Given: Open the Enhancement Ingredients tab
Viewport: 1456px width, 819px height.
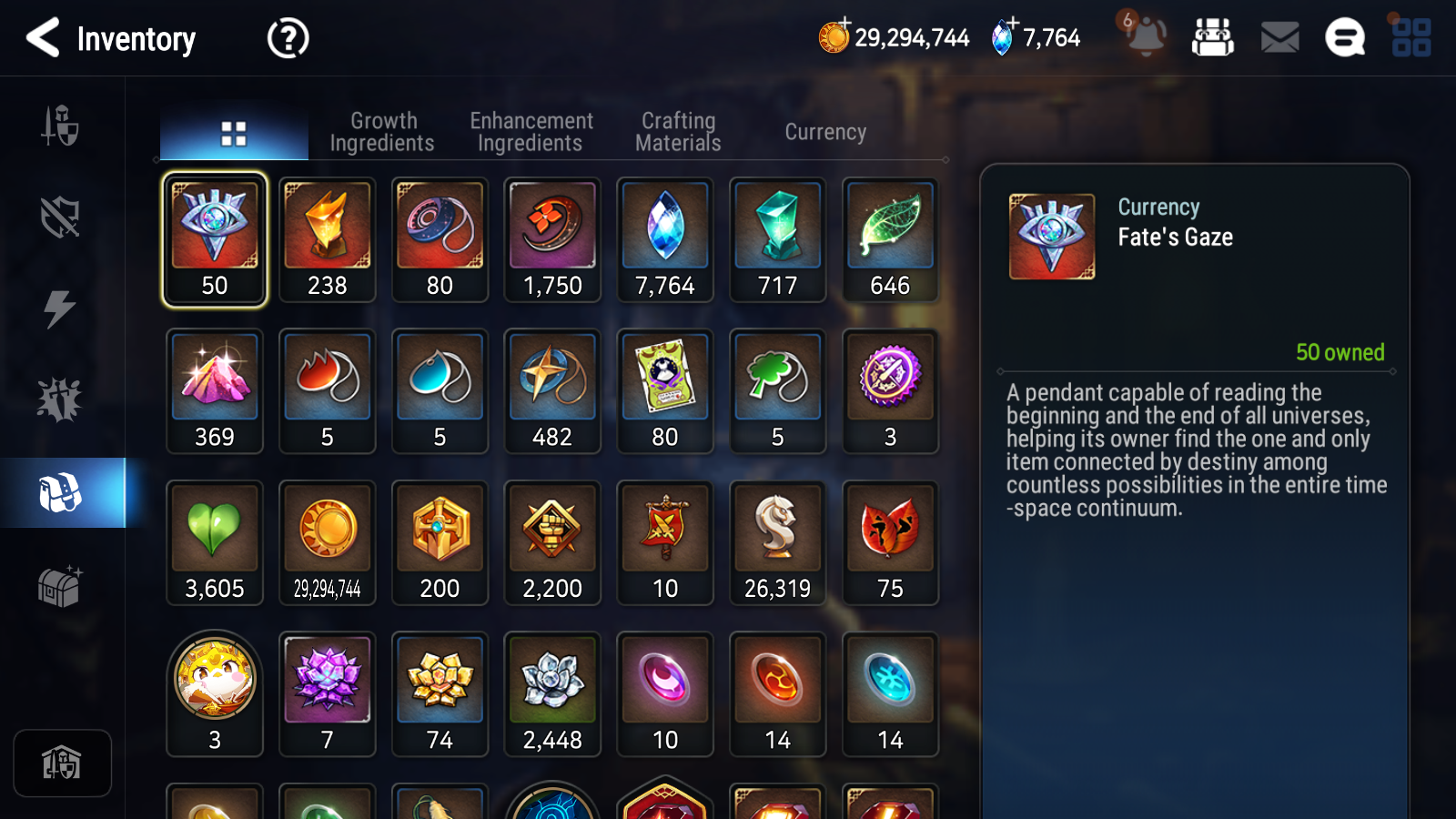Looking at the screenshot, I should (x=531, y=132).
